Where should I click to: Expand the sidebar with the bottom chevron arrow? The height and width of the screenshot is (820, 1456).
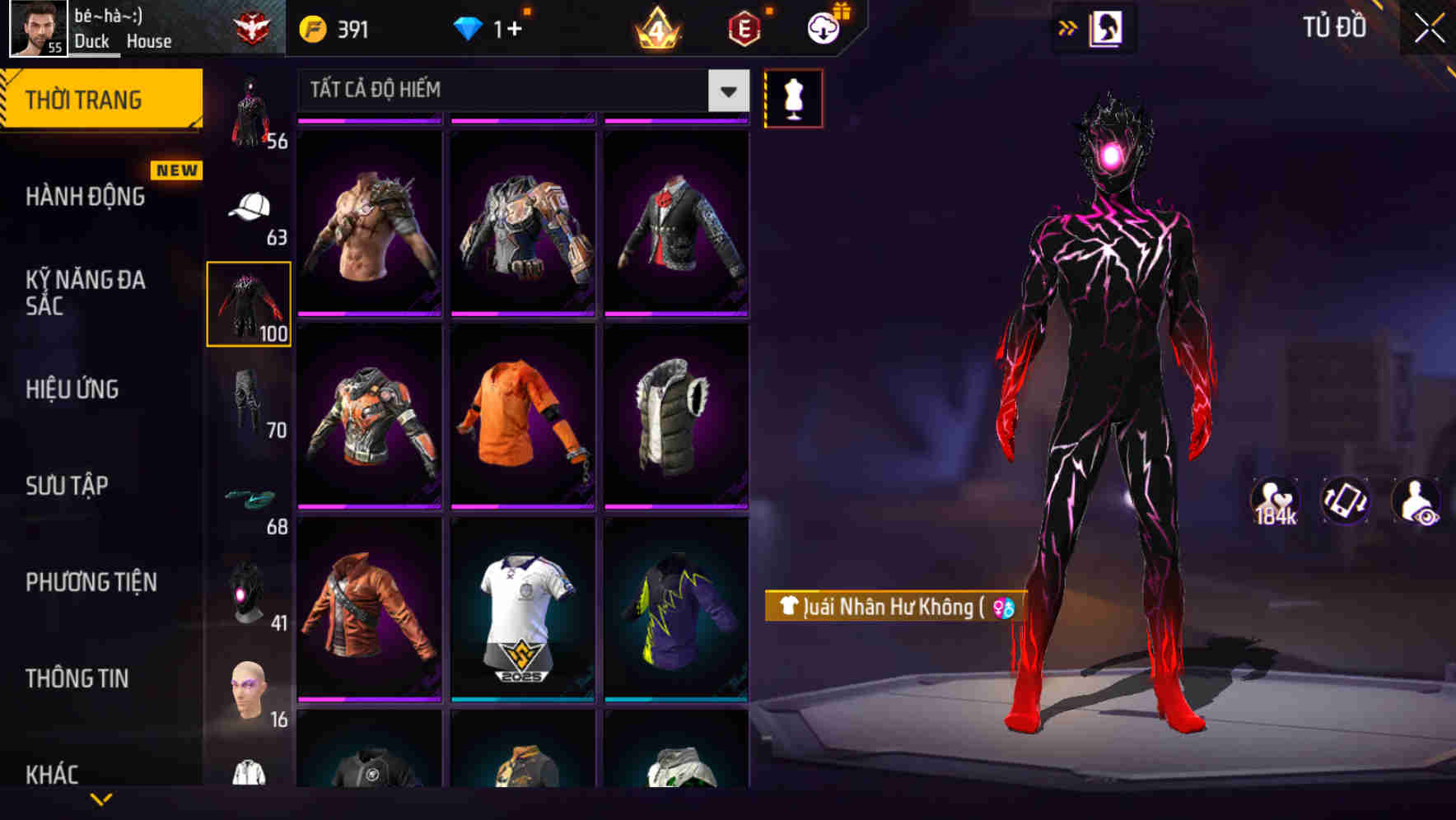(102, 800)
